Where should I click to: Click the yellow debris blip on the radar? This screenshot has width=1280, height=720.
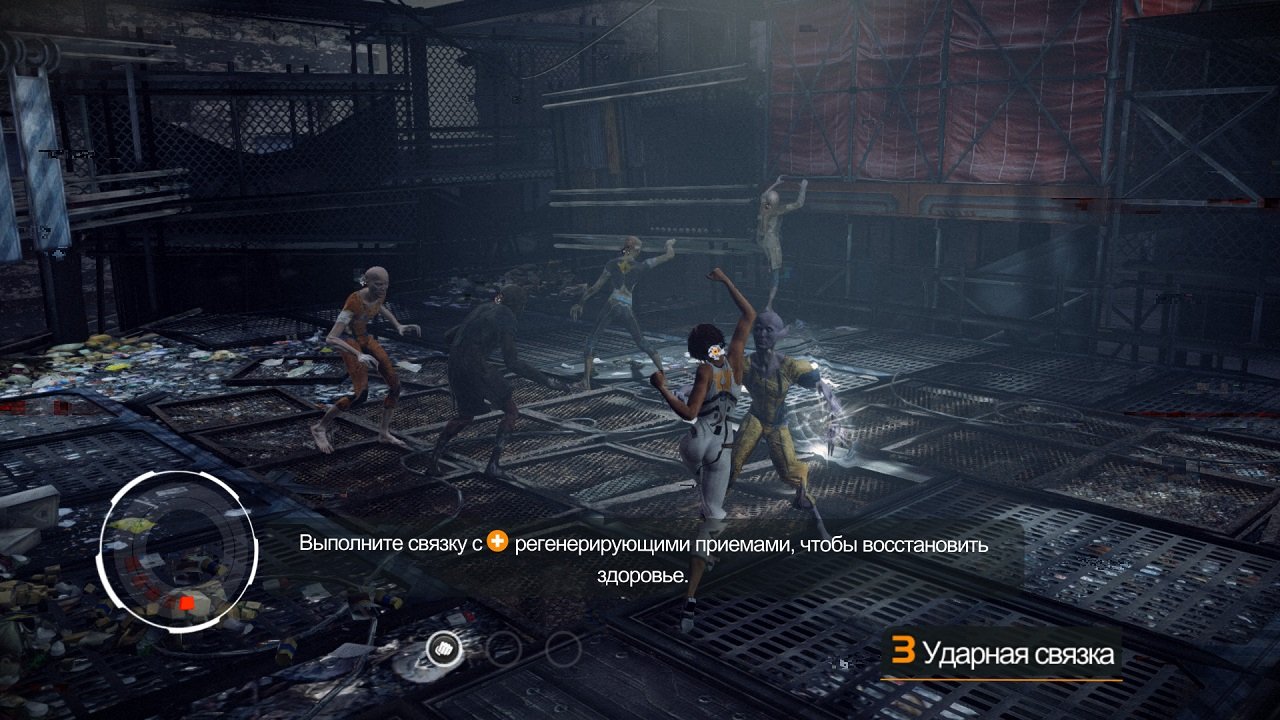(133, 524)
